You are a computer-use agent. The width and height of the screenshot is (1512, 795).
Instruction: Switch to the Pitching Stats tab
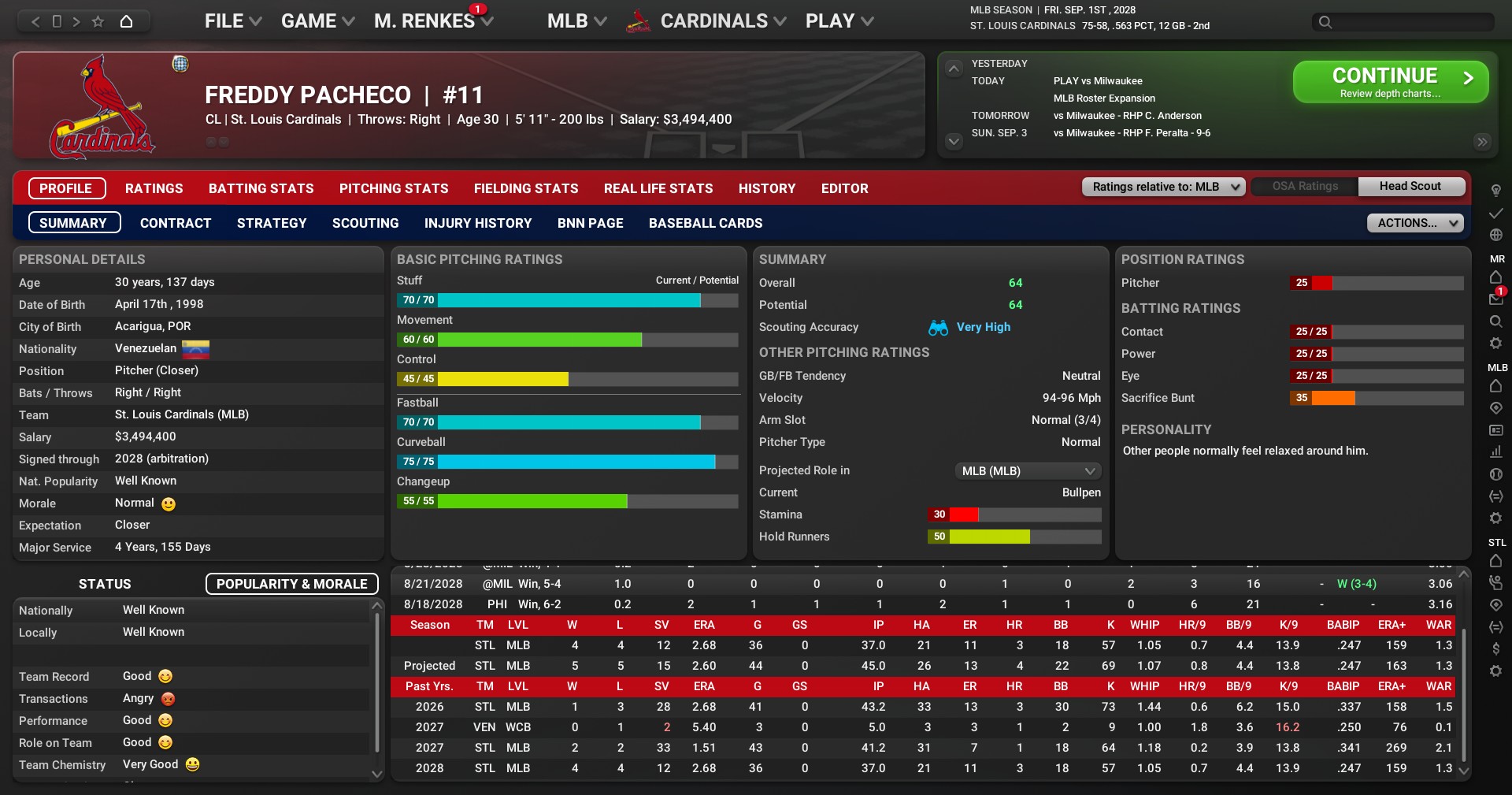pyautogui.click(x=394, y=188)
